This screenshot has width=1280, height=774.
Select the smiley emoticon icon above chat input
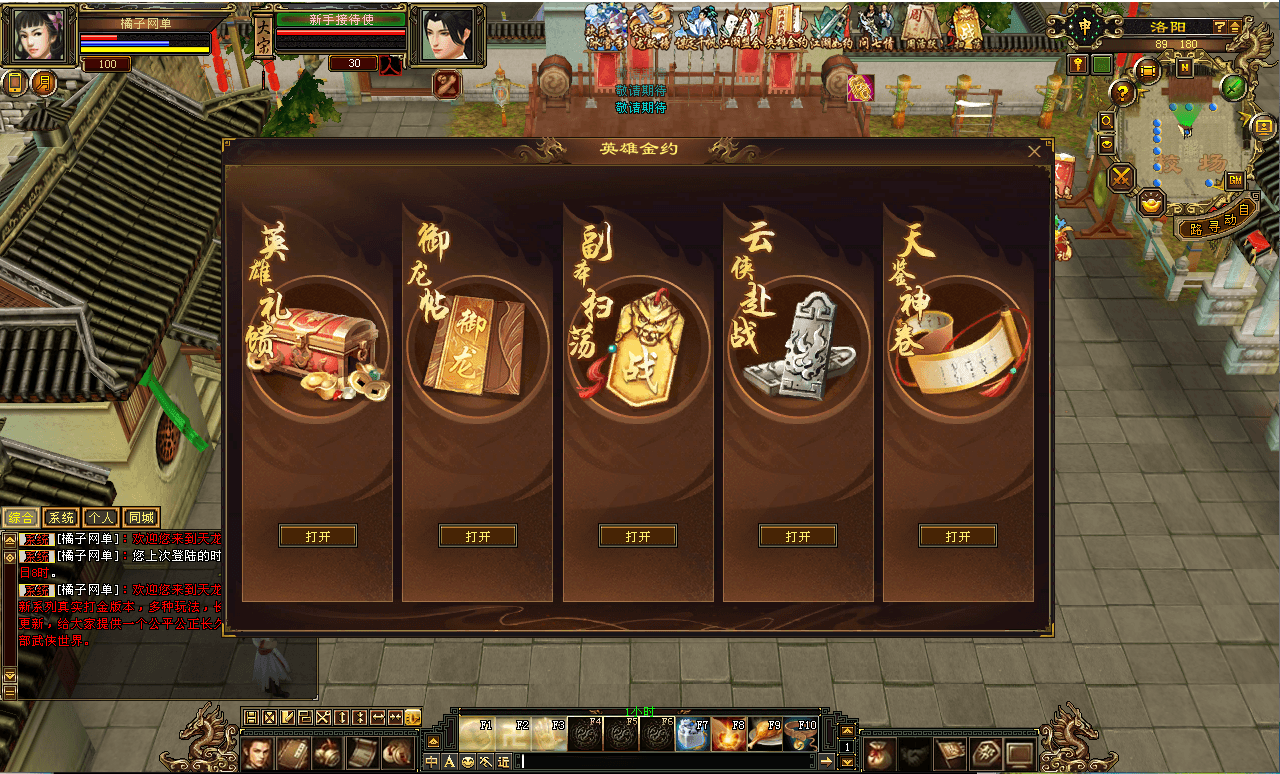[x=468, y=762]
